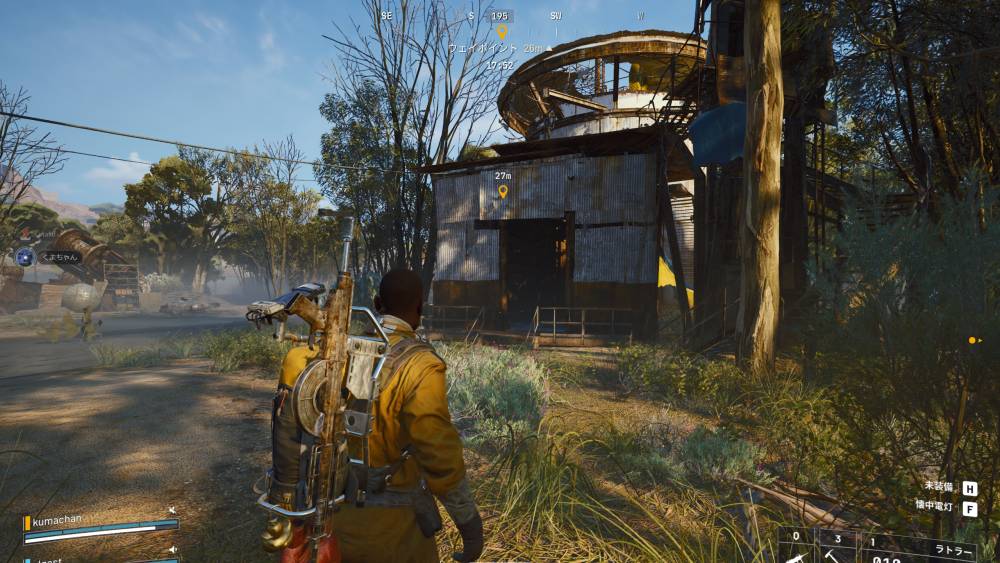
Task: Select the 27m waypoint marker on the building
Action: point(503,190)
